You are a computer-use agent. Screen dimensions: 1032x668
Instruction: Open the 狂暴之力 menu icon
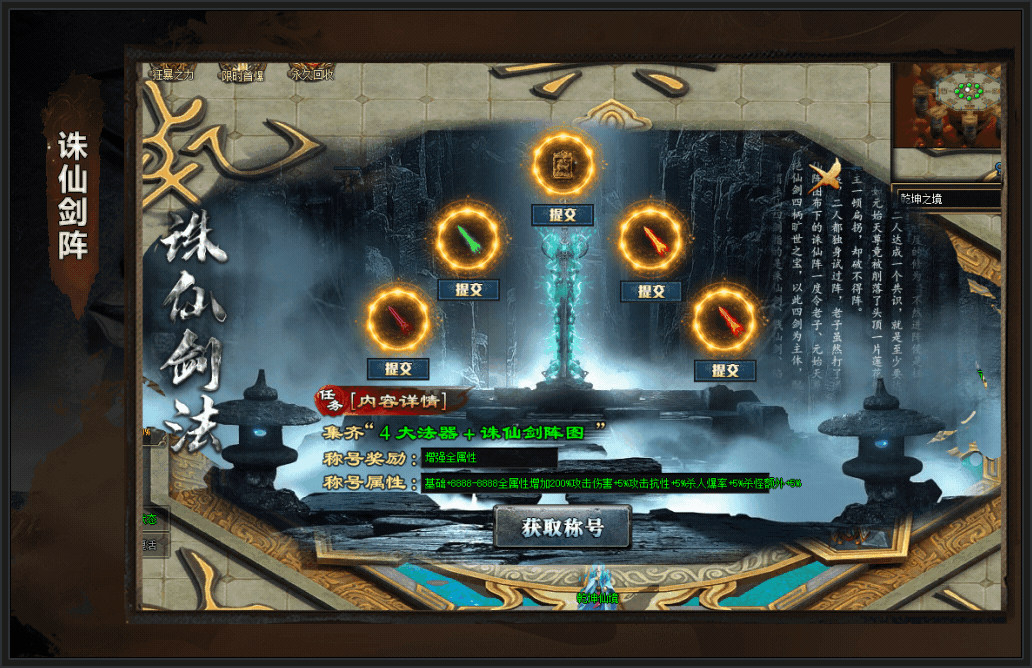coord(172,73)
